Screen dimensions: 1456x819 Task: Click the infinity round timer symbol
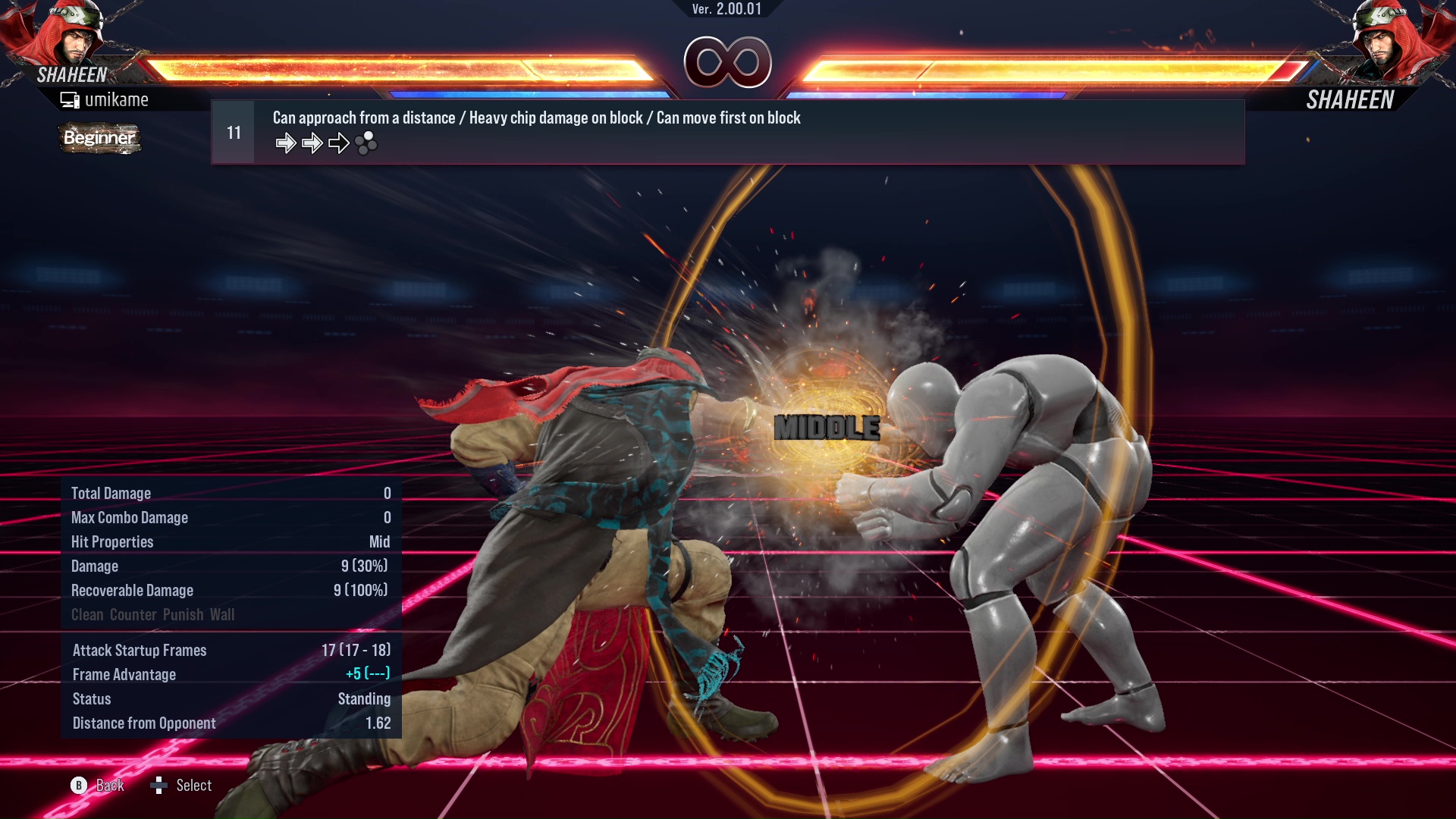click(x=728, y=62)
